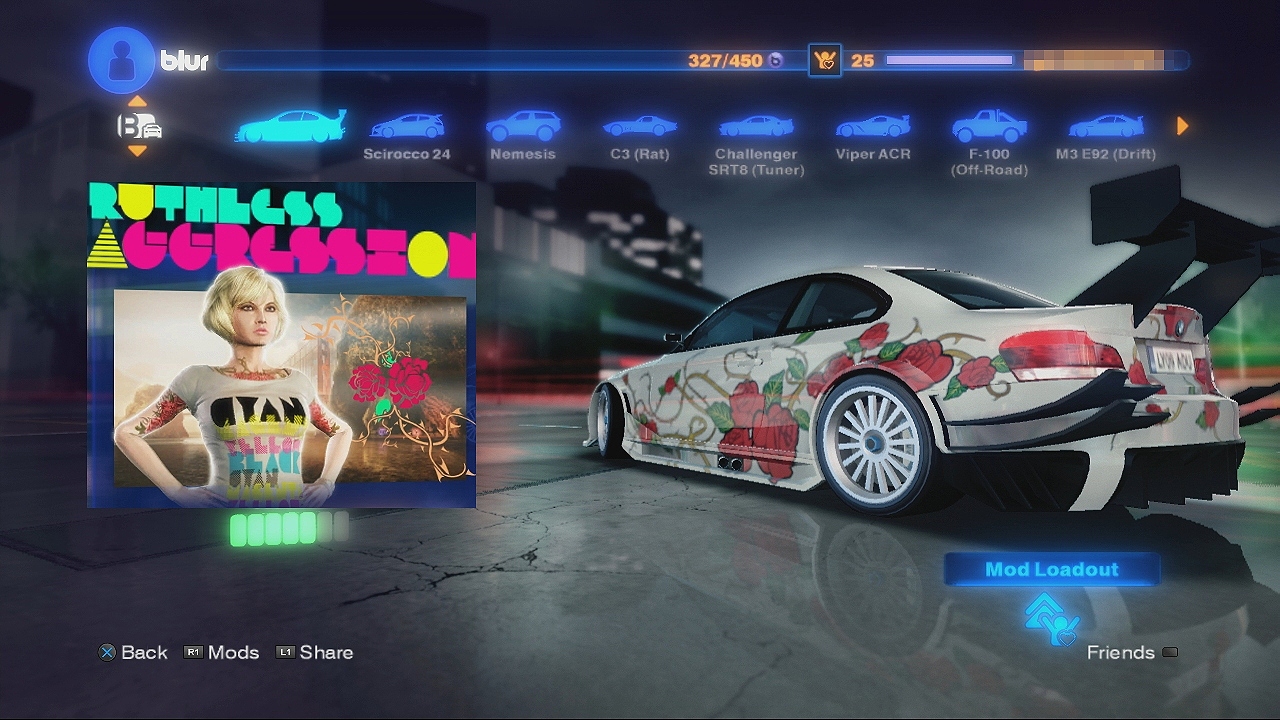Lower the car class with the down arrow
The width and height of the screenshot is (1280, 720).
[138, 151]
